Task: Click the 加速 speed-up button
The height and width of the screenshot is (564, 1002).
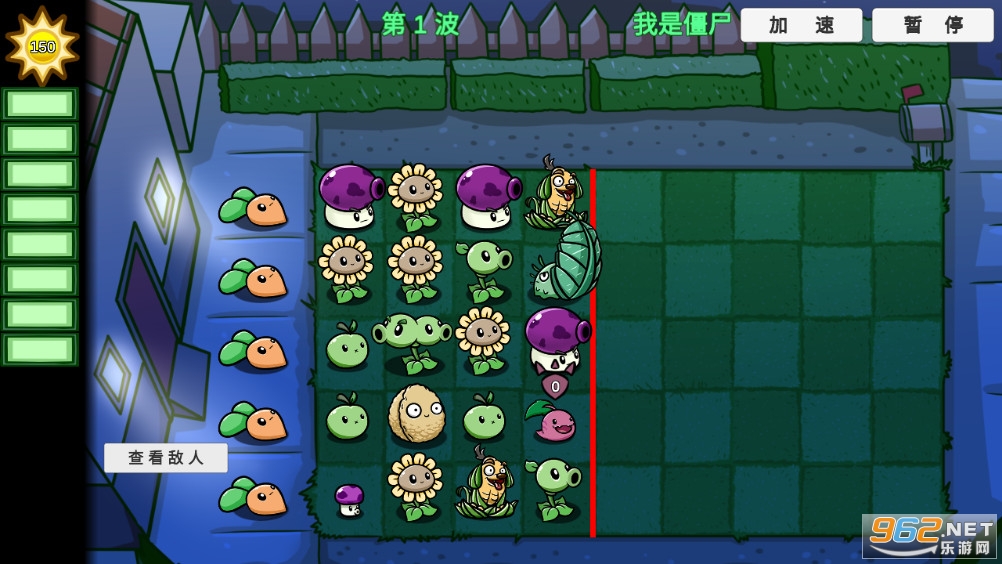Action: tap(801, 25)
